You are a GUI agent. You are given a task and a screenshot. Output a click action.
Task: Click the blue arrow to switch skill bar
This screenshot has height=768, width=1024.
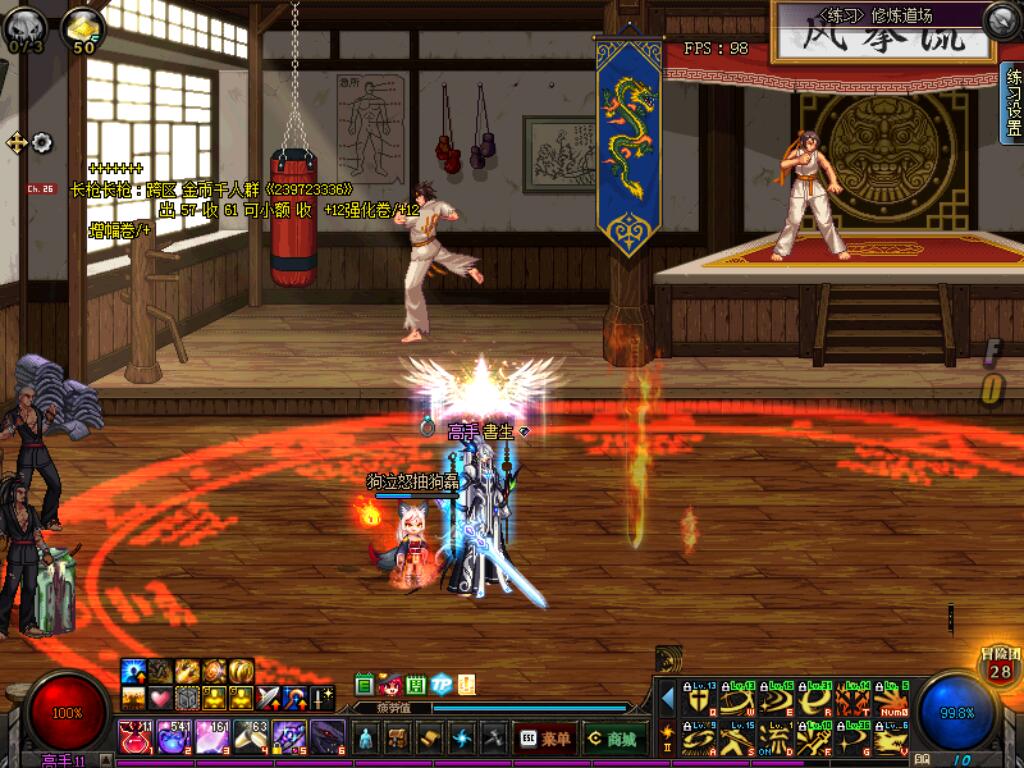tap(668, 698)
